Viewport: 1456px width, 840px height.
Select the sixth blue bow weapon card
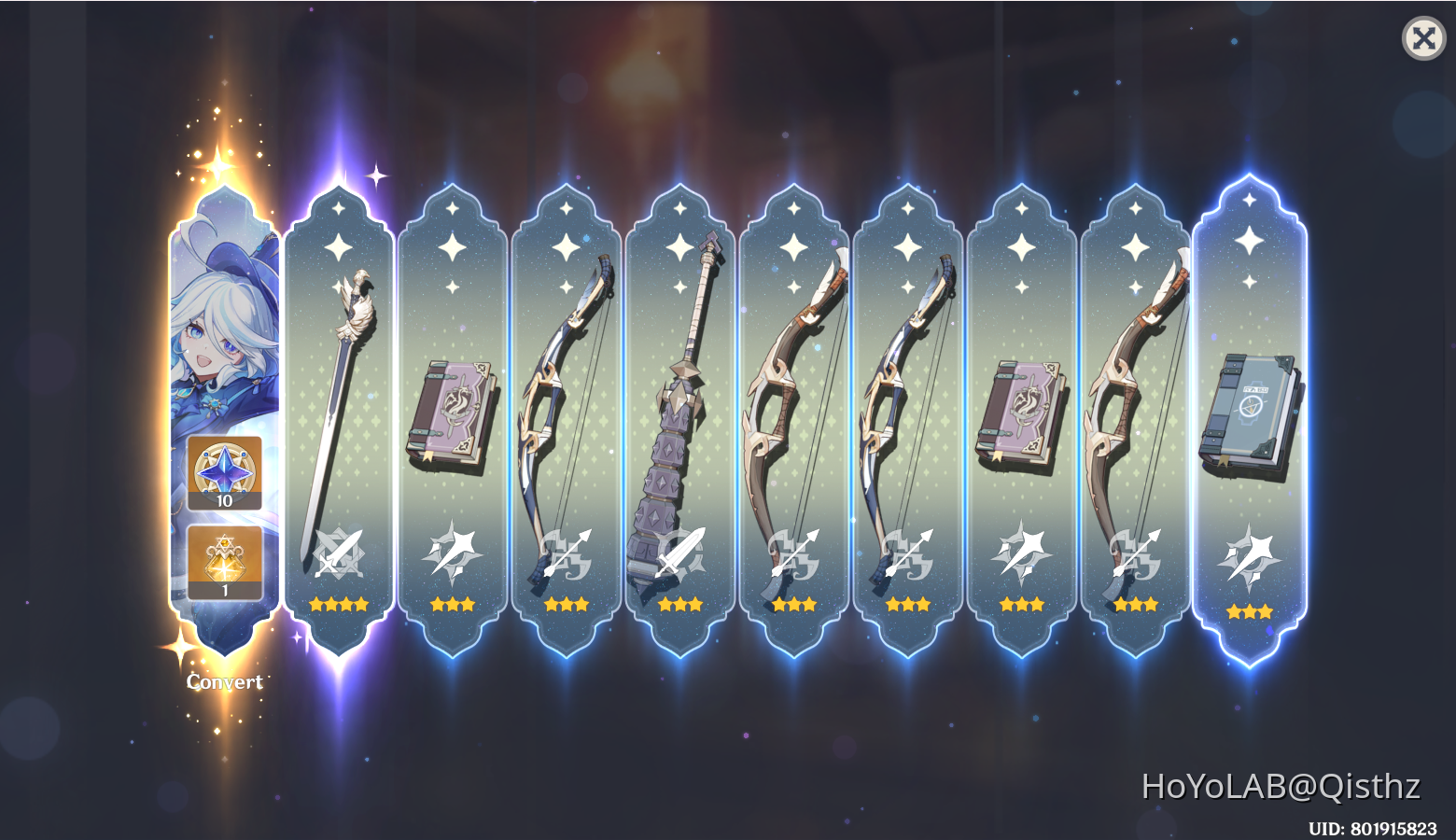point(908,401)
